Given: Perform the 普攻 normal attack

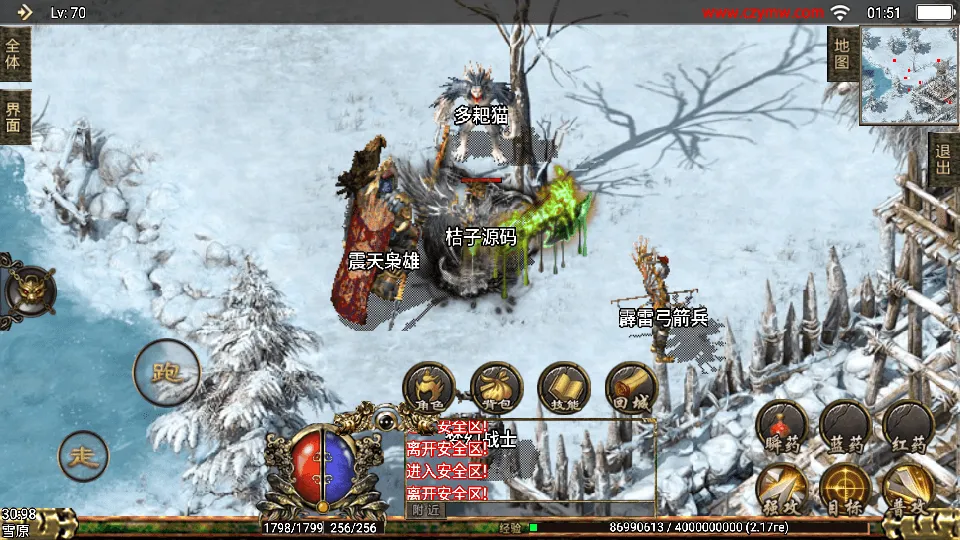Looking at the screenshot, I should (908, 489).
